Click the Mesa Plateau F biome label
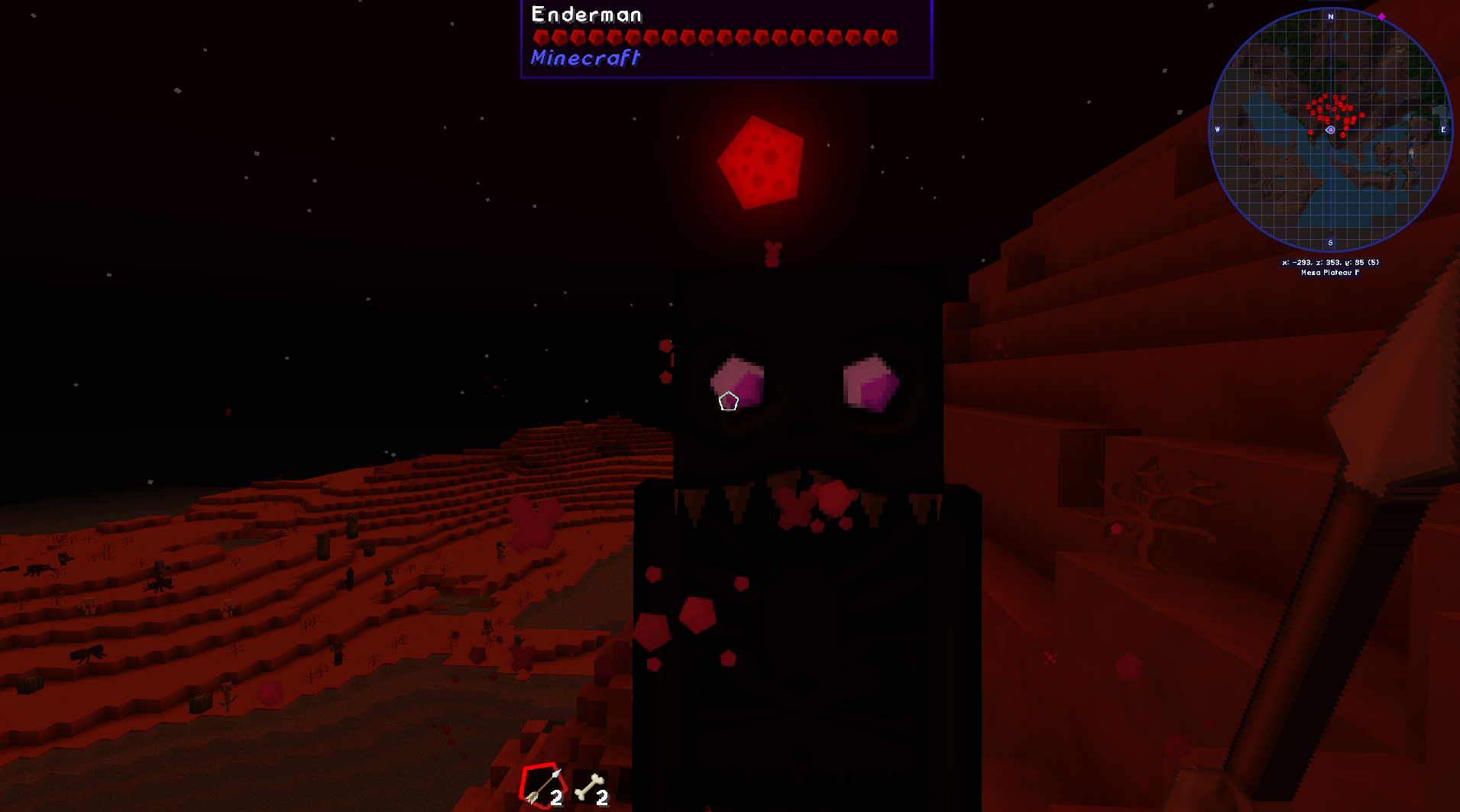Viewport: 1460px width, 812px height. (1329, 270)
